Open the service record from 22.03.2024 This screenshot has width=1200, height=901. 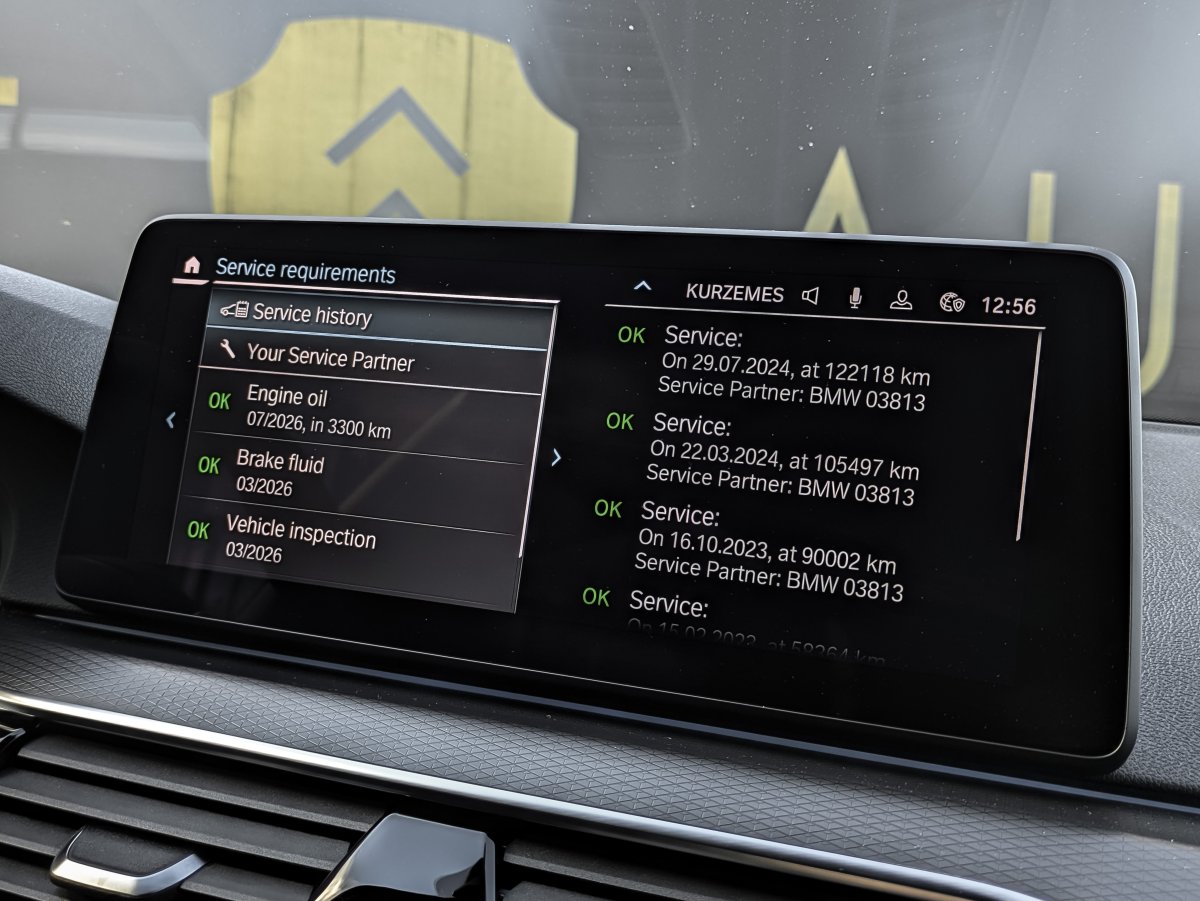point(780,458)
